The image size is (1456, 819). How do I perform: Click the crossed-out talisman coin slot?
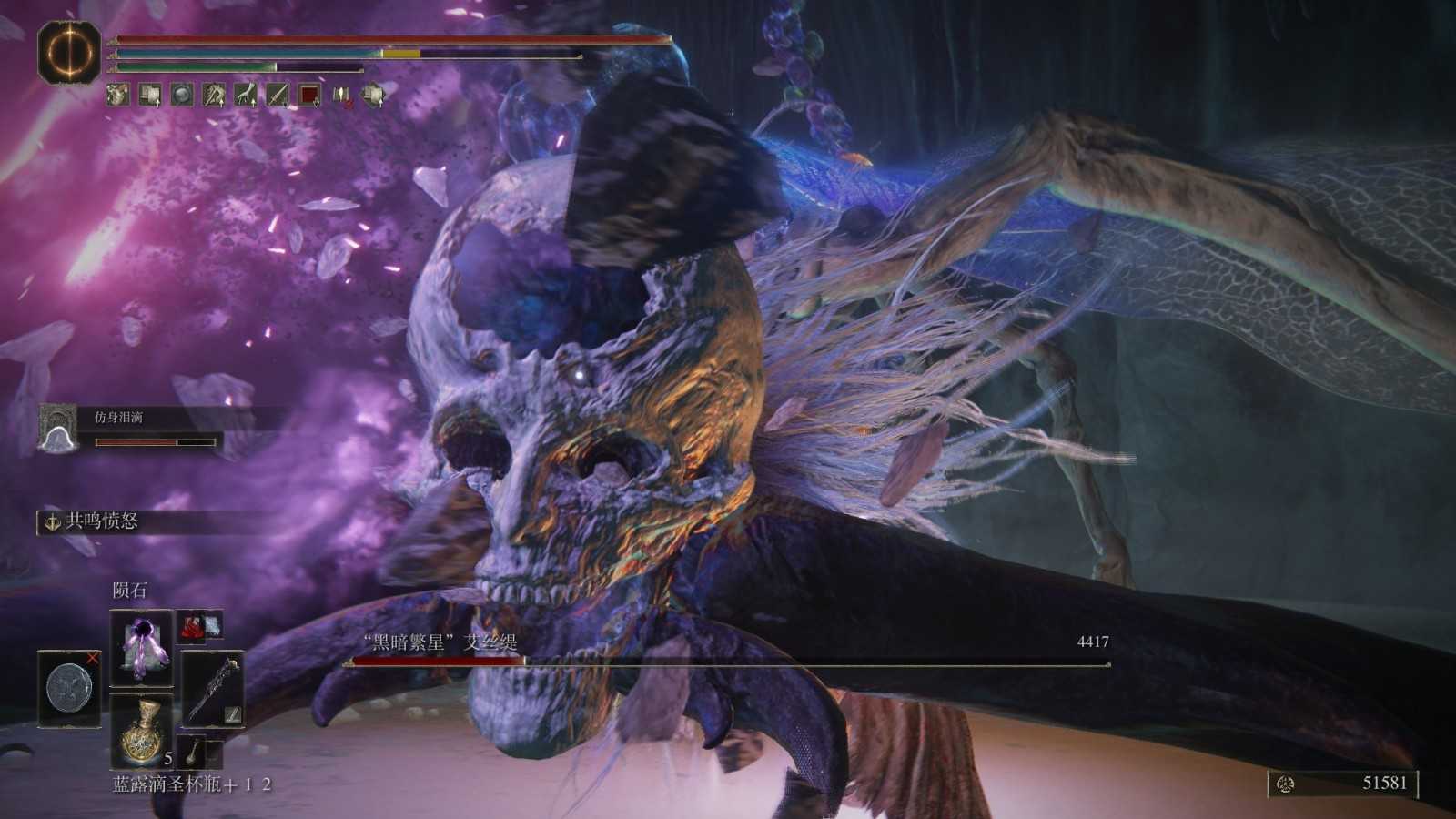click(67, 689)
